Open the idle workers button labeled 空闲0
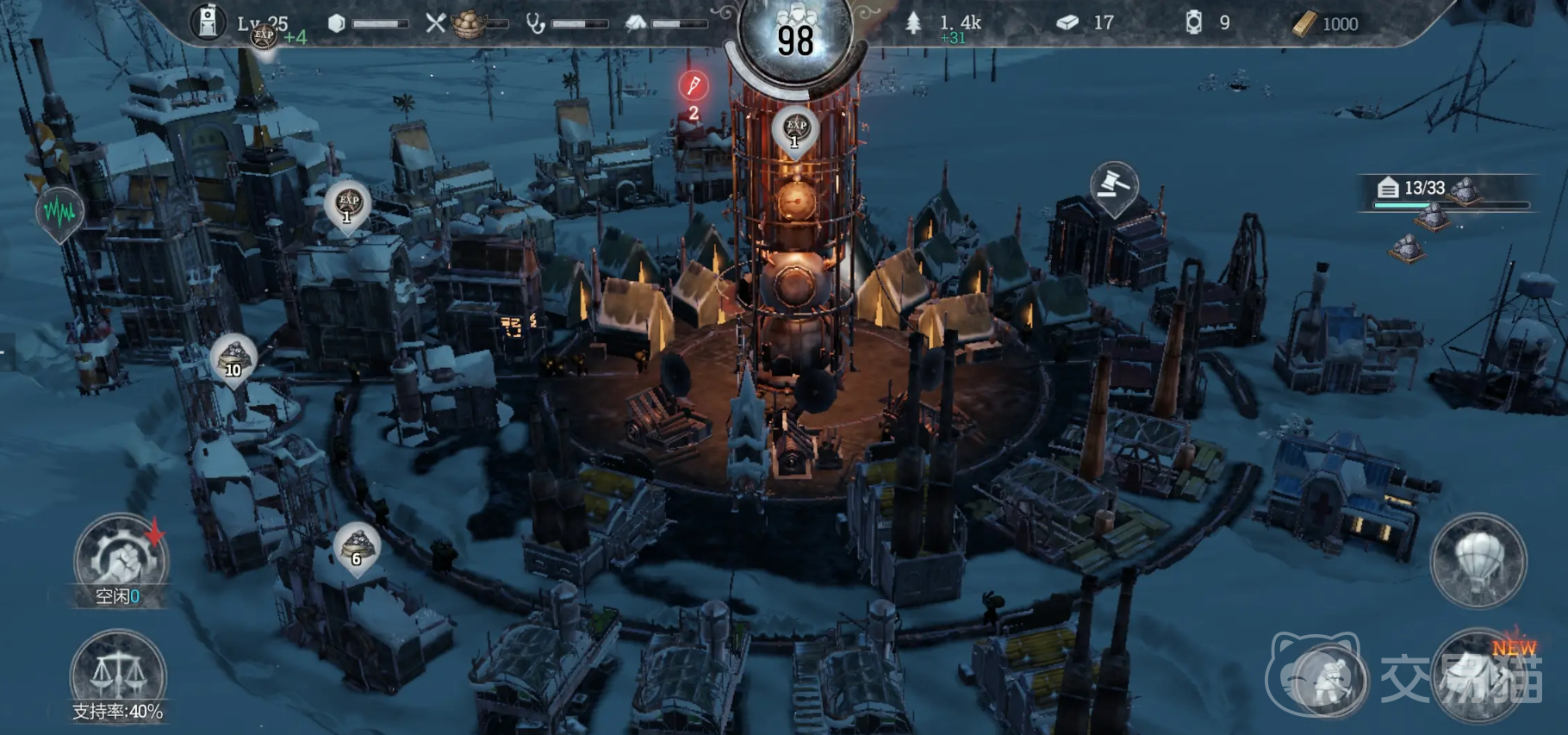Image resolution: width=1568 pixels, height=735 pixels. pos(120,560)
